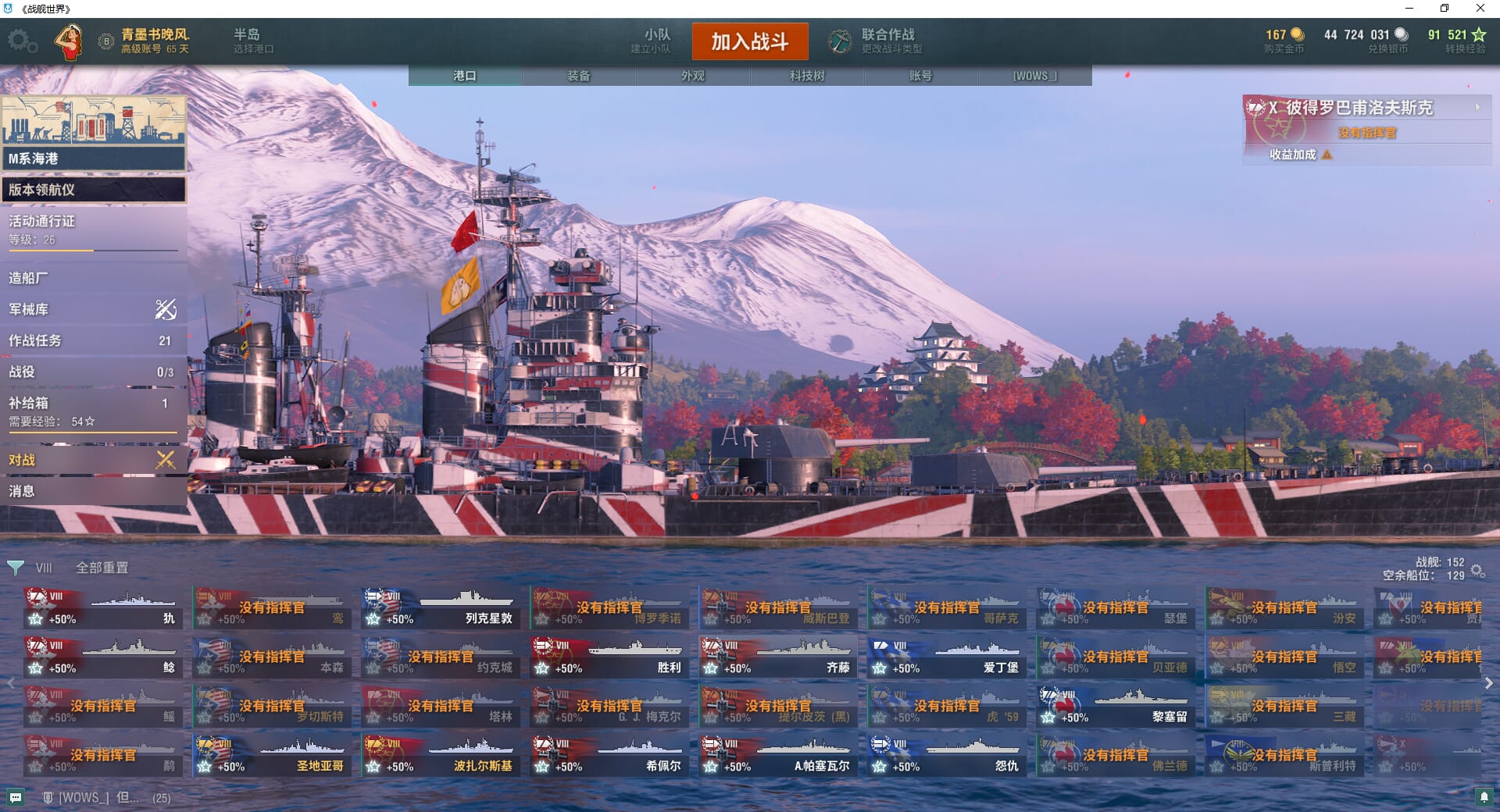Choose the 爱丁堡 ship card

948,657
